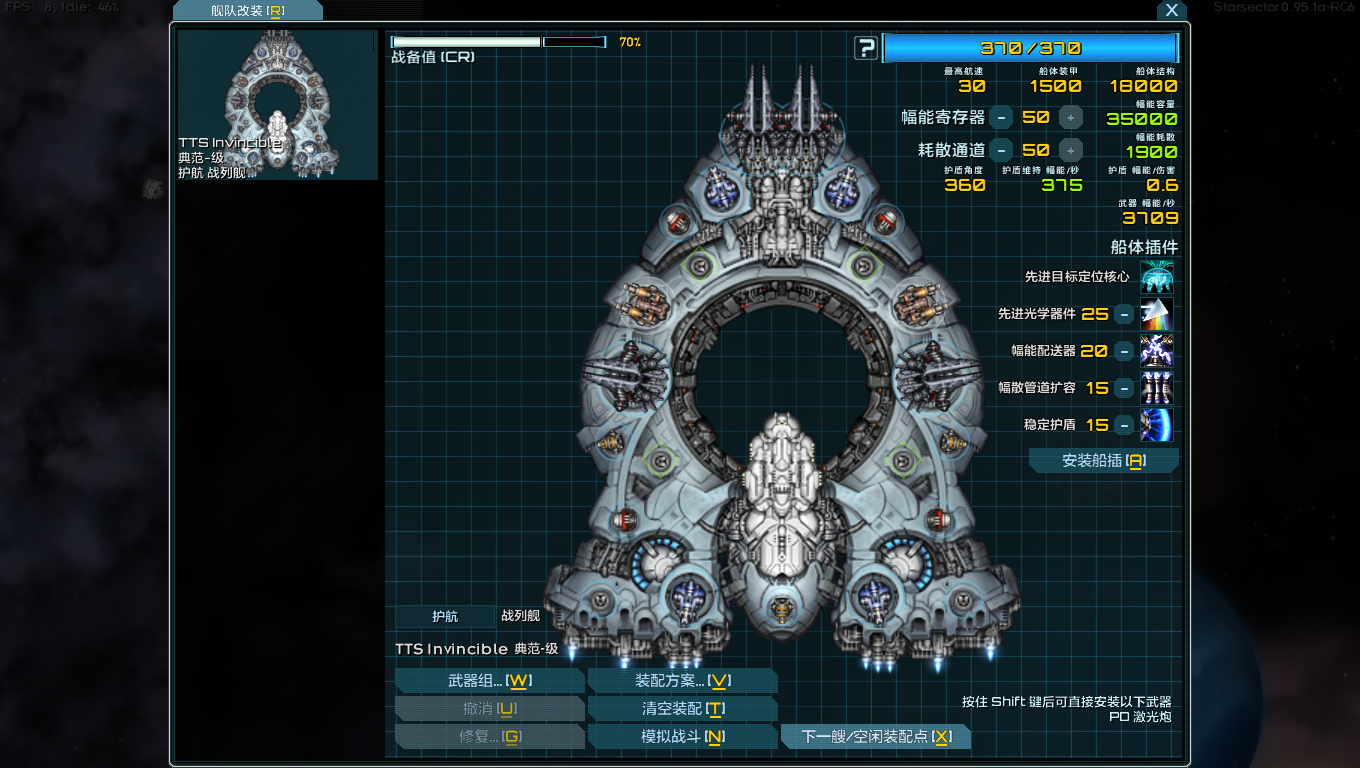Remove the 幅能配送器 hullmod
The width and height of the screenshot is (1360, 768).
pos(1124,351)
